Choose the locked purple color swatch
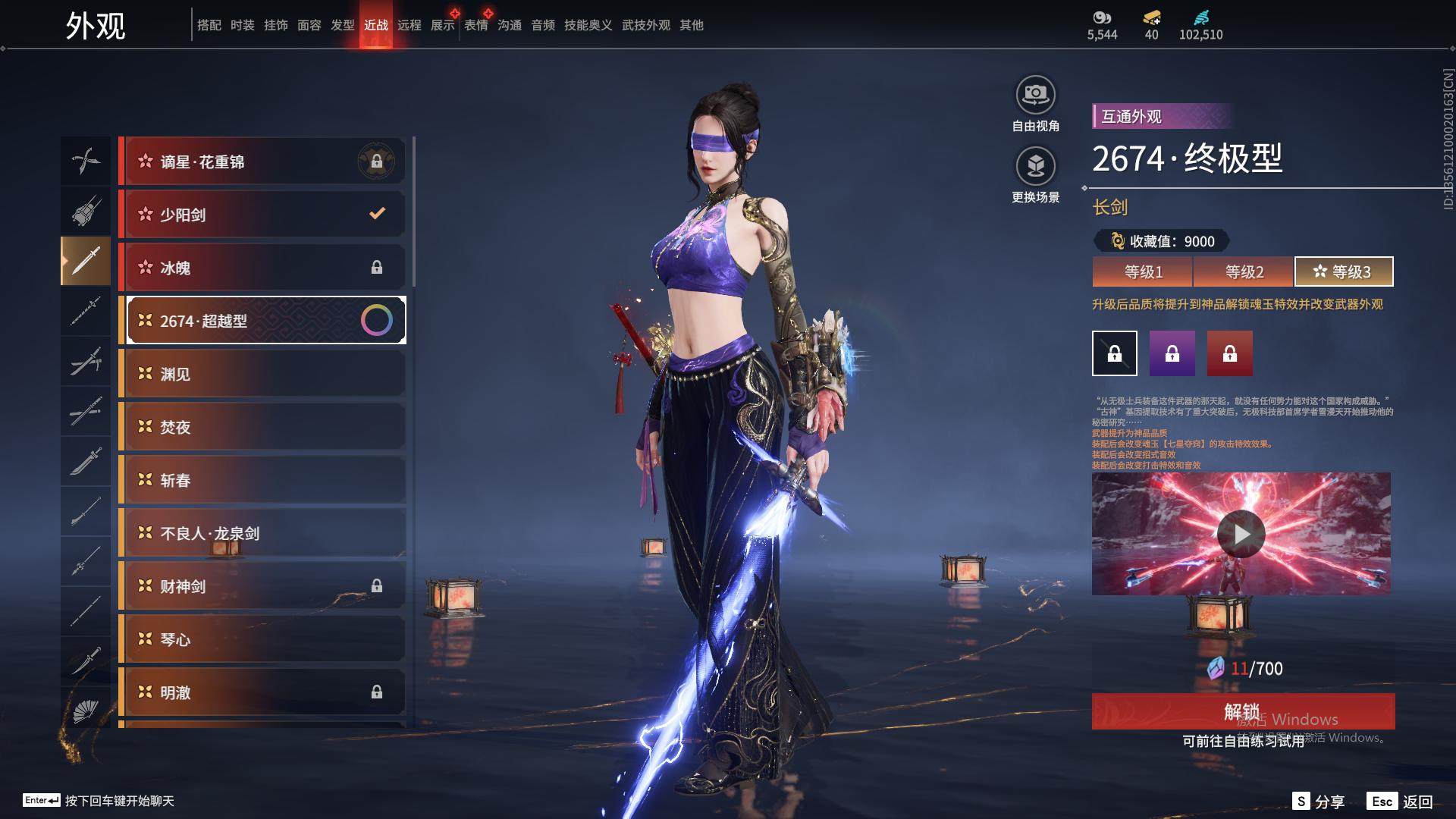The width and height of the screenshot is (1456, 819). pos(1172,353)
